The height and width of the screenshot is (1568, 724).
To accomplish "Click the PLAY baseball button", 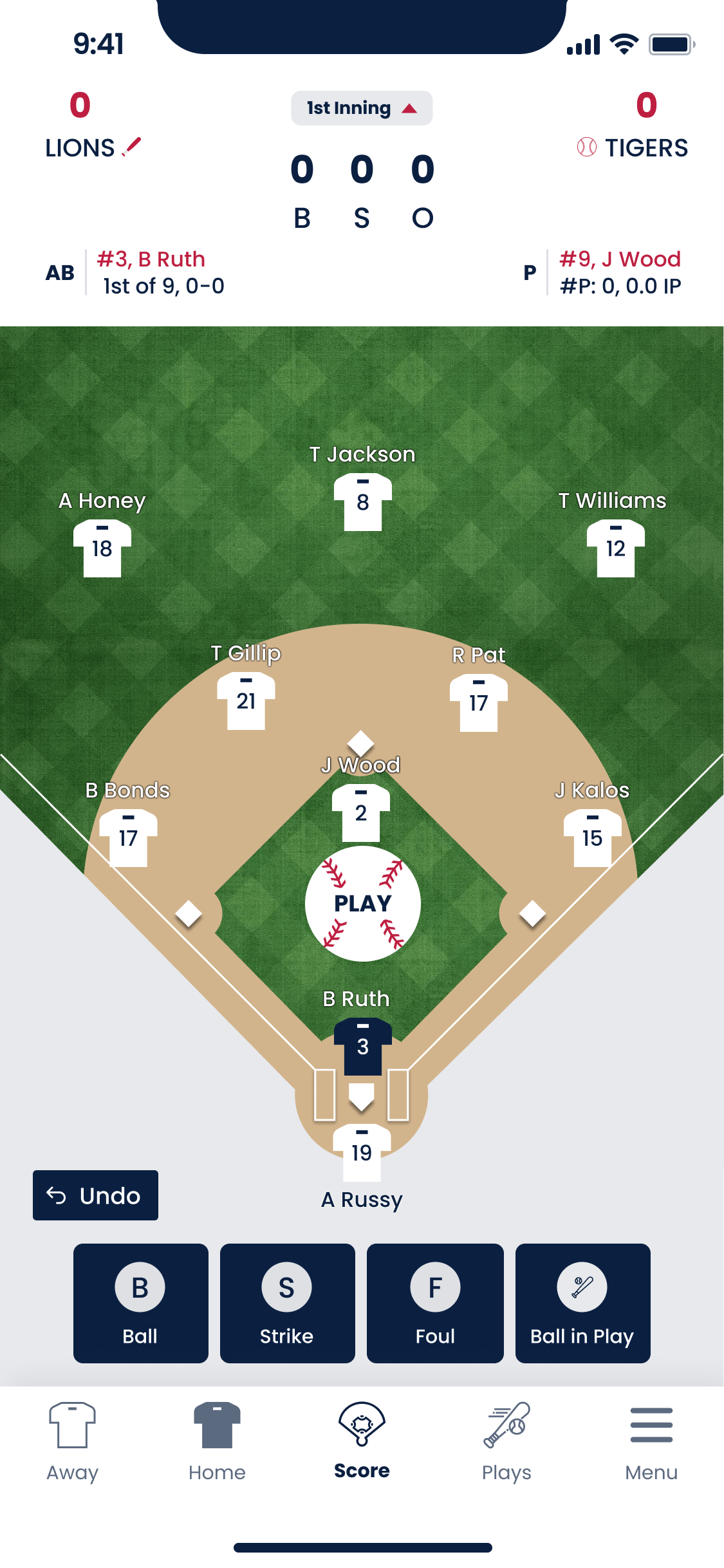I will [x=362, y=903].
